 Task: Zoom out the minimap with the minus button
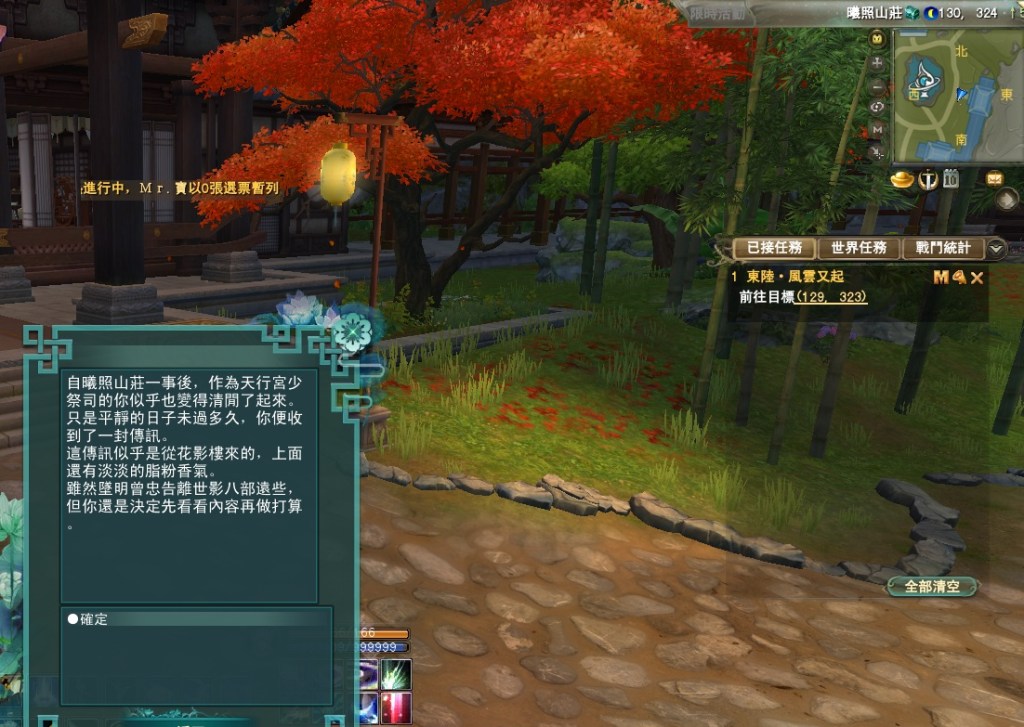878,85
